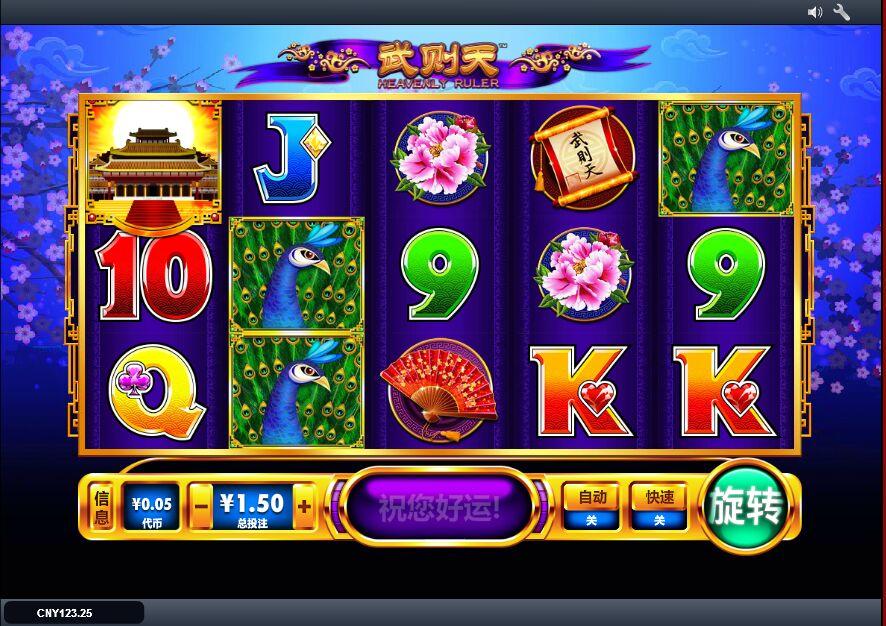Screen dimensions: 886x626
Task: Decrease total bet with the minus button
Action: click(x=202, y=507)
